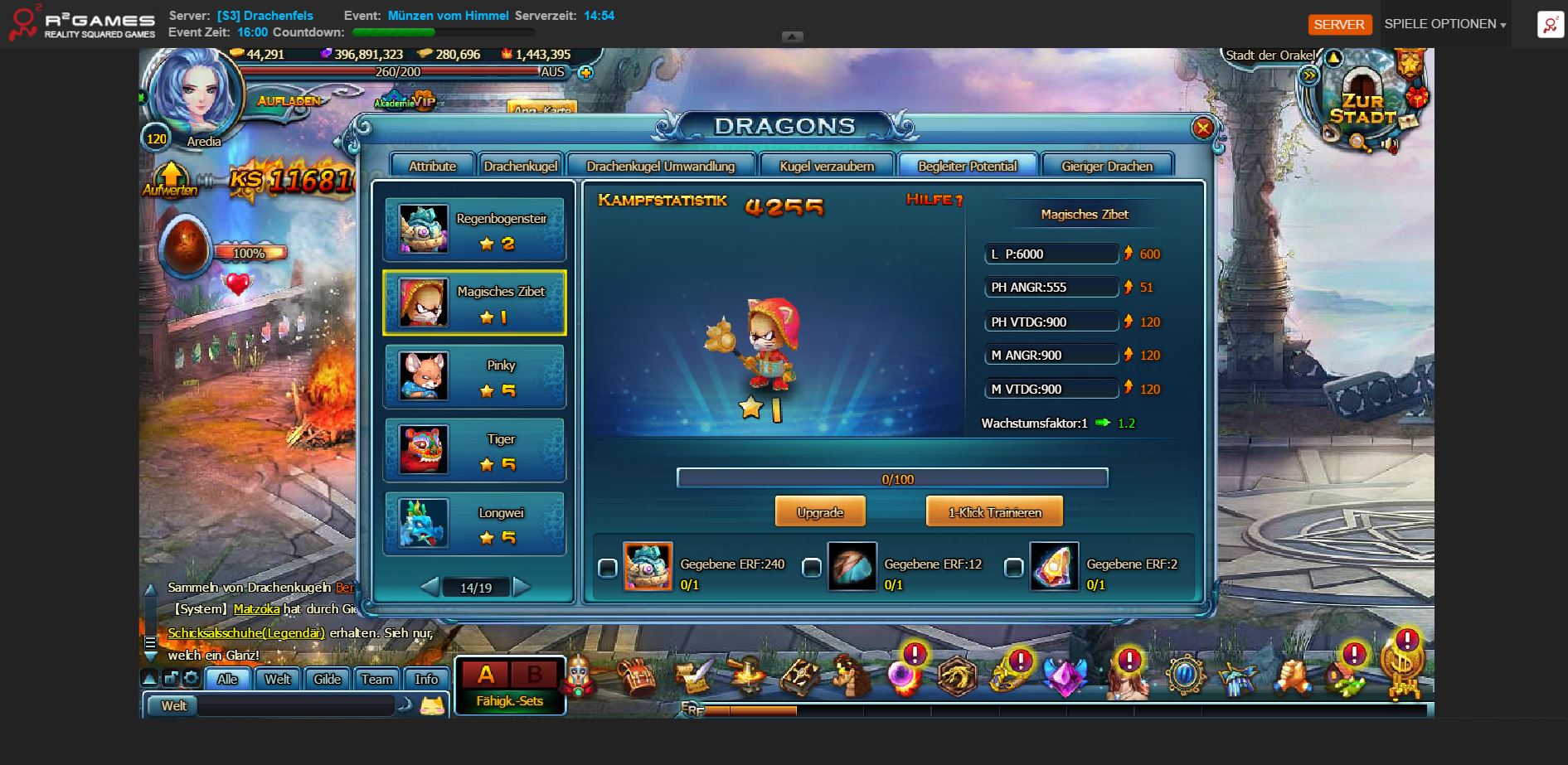Go to the next companion page
This screenshot has height=765, width=1568.
[x=522, y=587]
